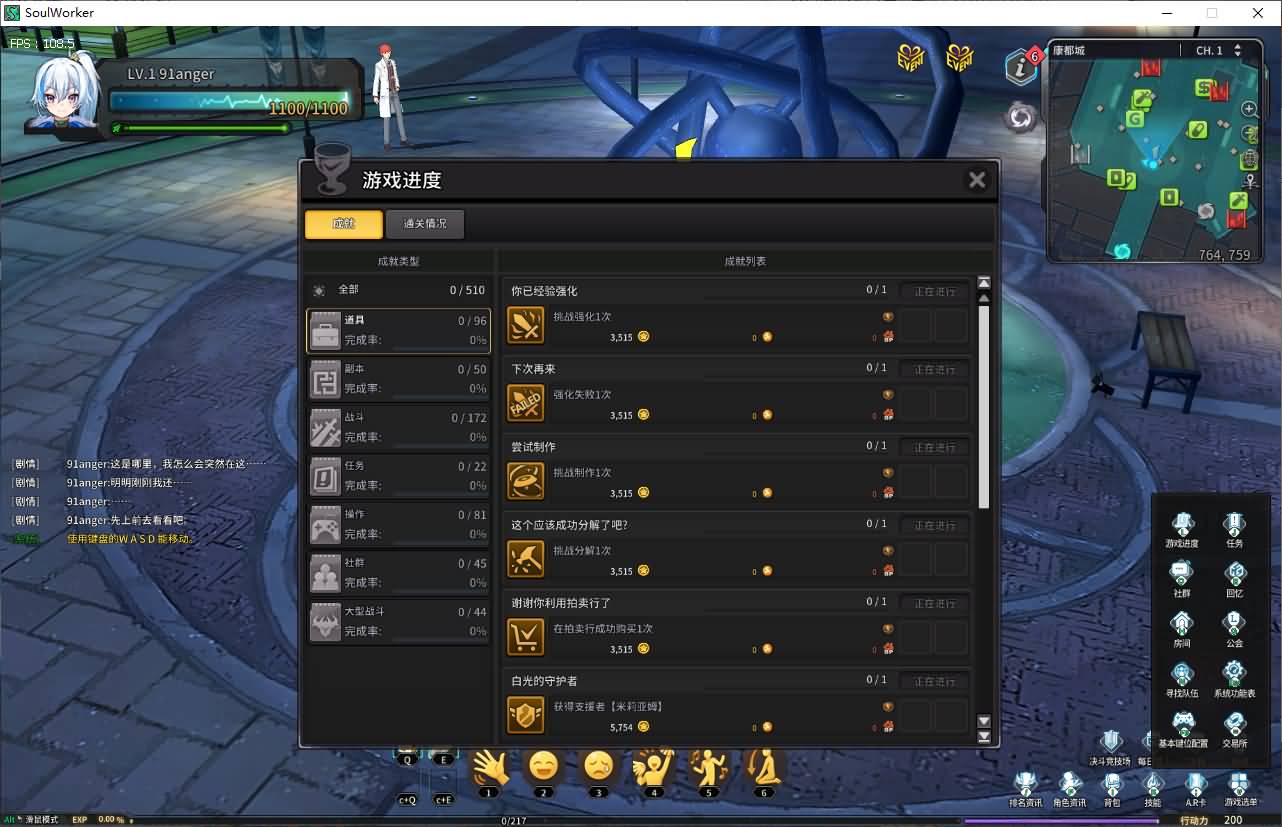The height and width of the screenshot is (827, 1282).
Task: Open the 社群 community panel
Action: (x=1183, y=572)
